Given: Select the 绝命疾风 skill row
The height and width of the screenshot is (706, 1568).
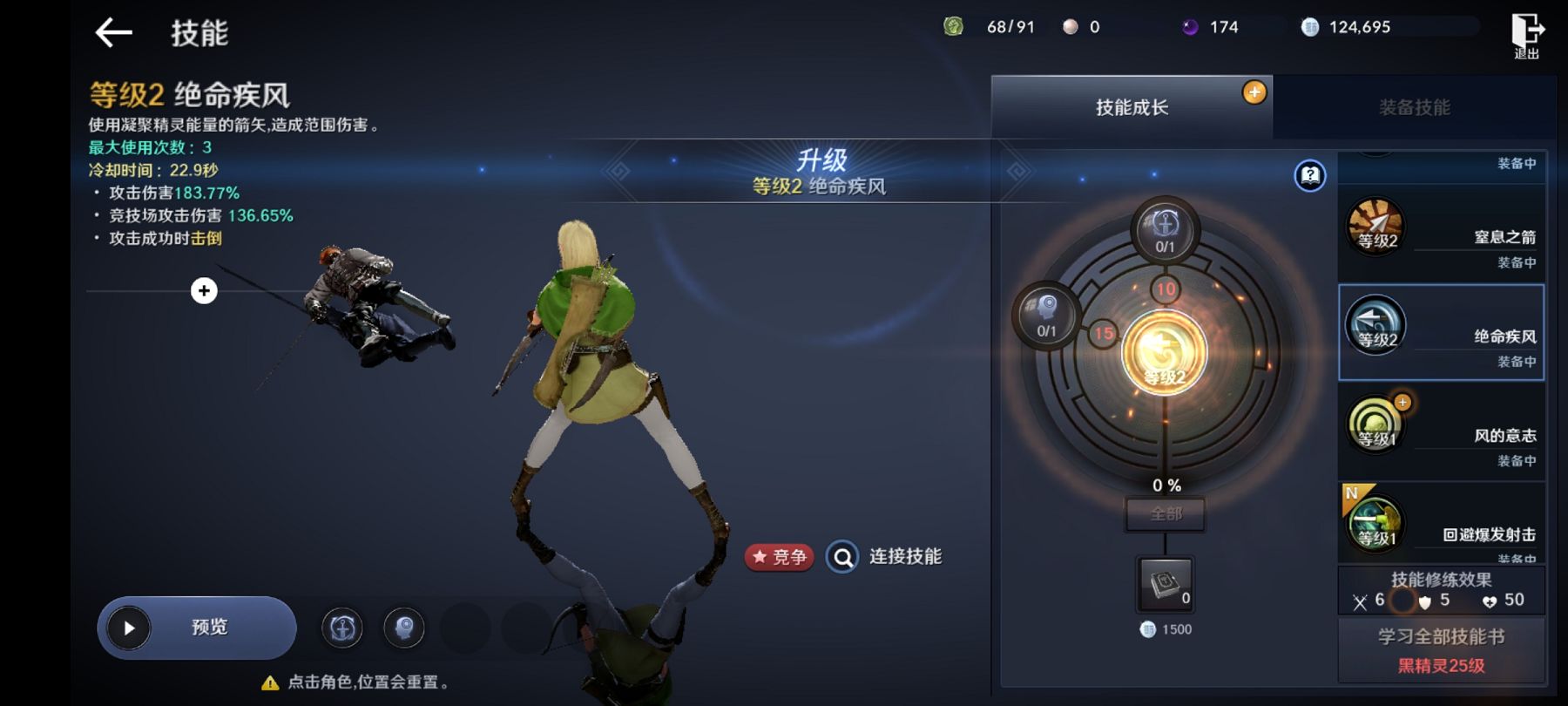Looking at the screenshot, I should 1441,332.
